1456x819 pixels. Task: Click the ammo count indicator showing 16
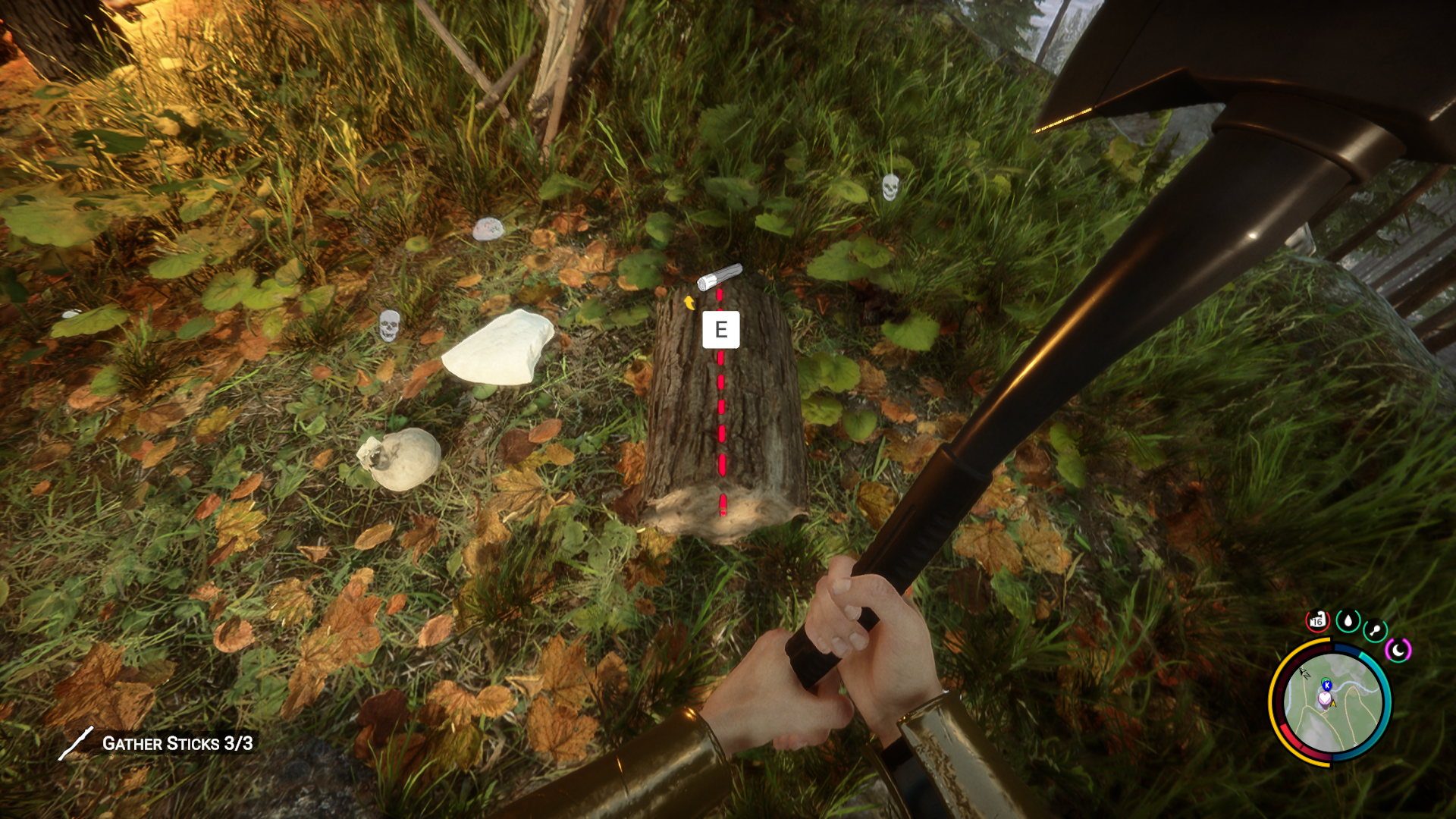(x=1318, y=620)
